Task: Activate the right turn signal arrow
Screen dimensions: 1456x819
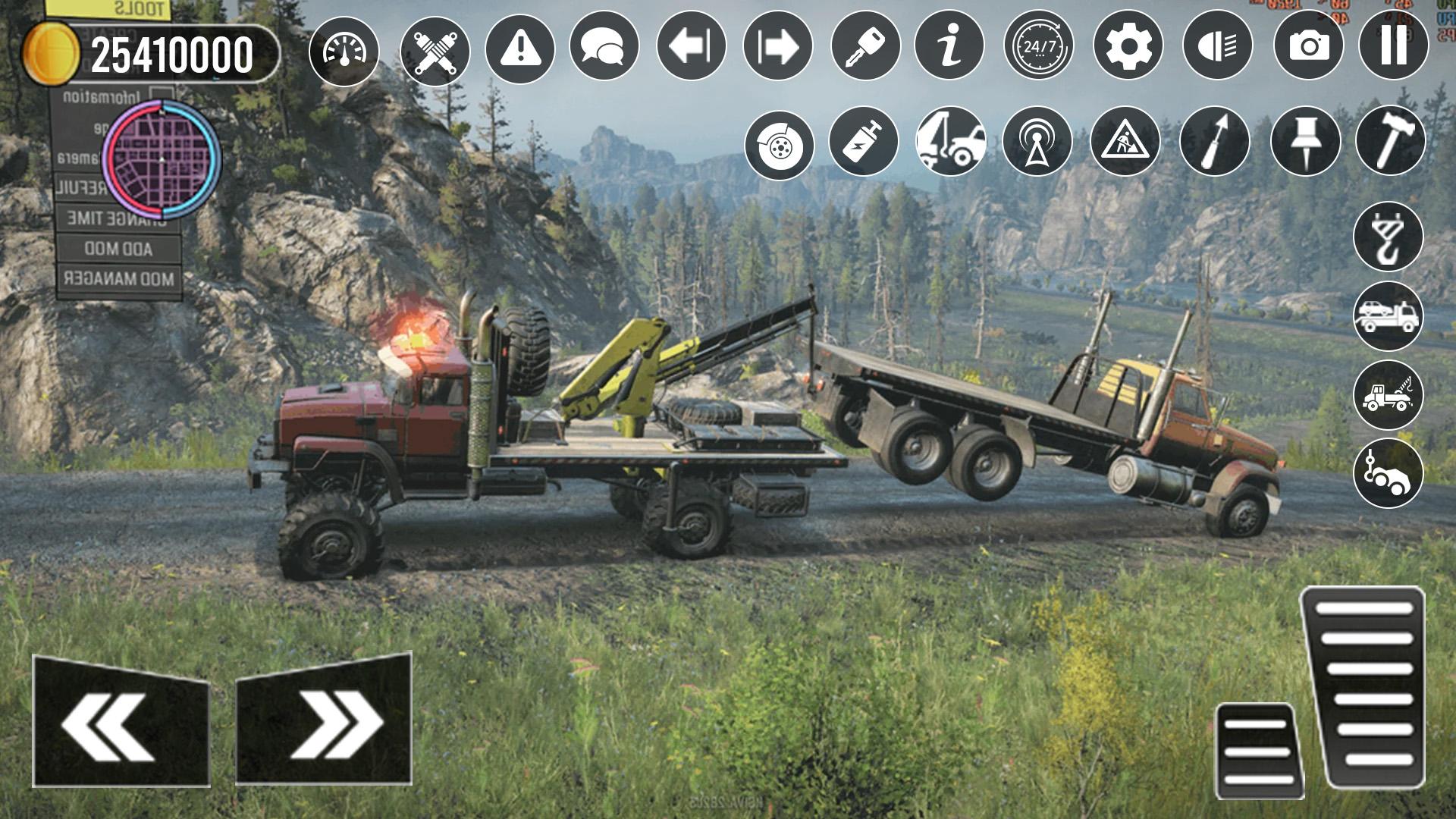Action: click(778, 45)
